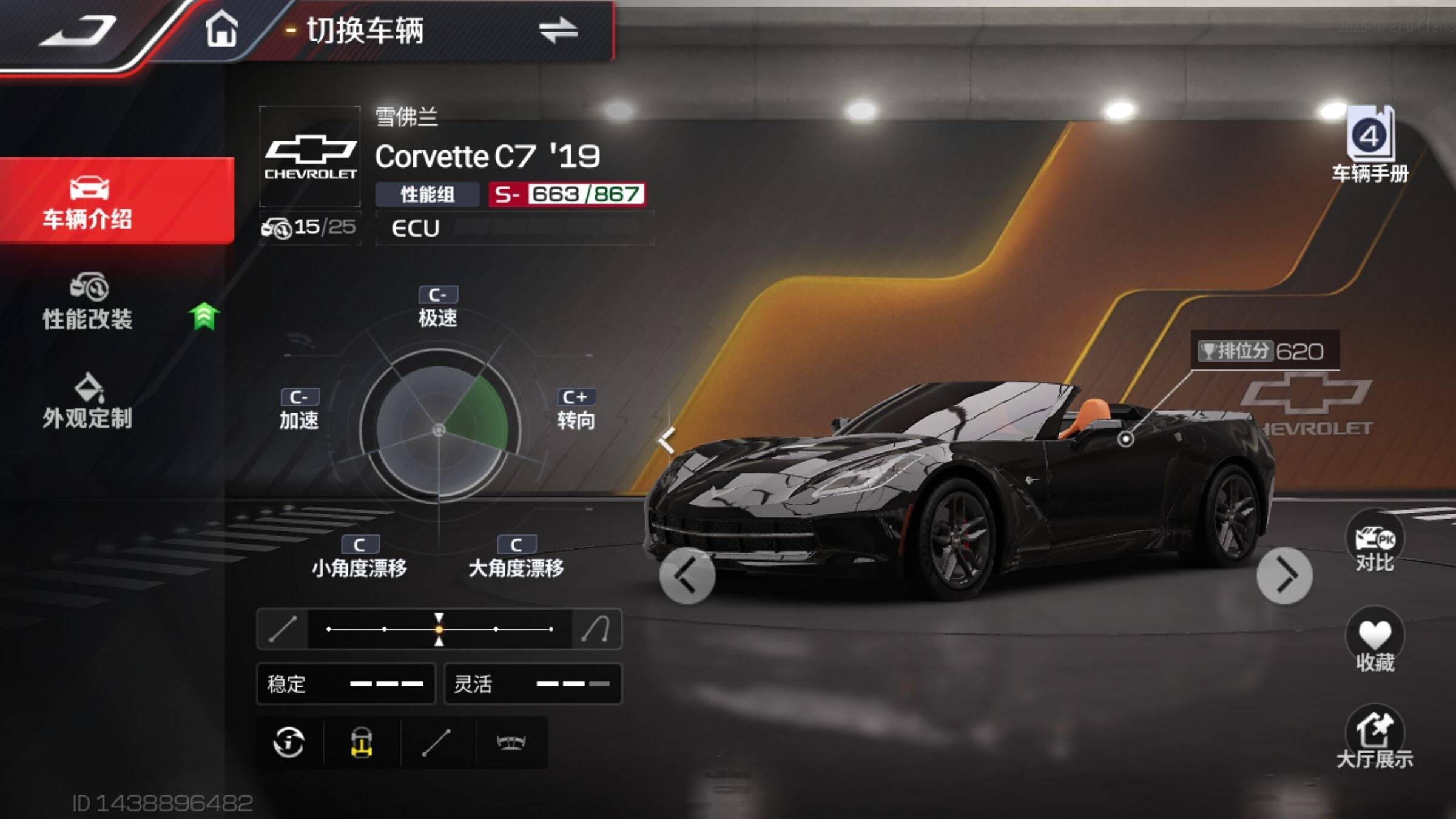The image size is (1456, 819).
Task: Add the car to 收藏 favorites
Action: (x=1374, y=641)
